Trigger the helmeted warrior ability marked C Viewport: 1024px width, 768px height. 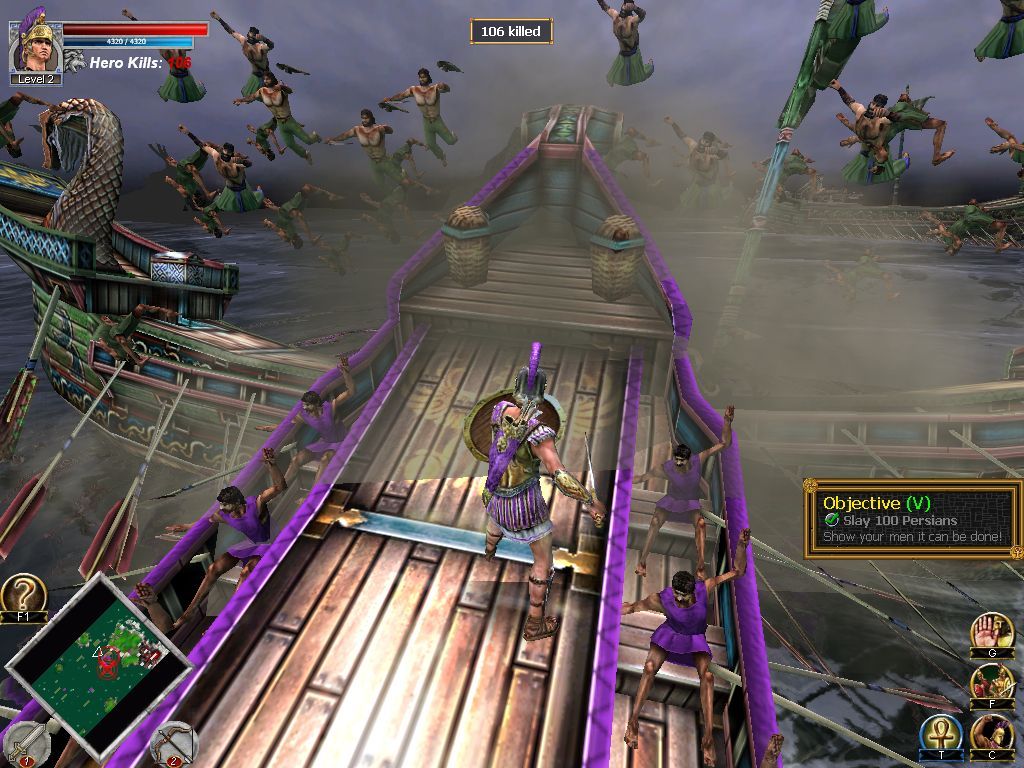(x=991, y=735)
